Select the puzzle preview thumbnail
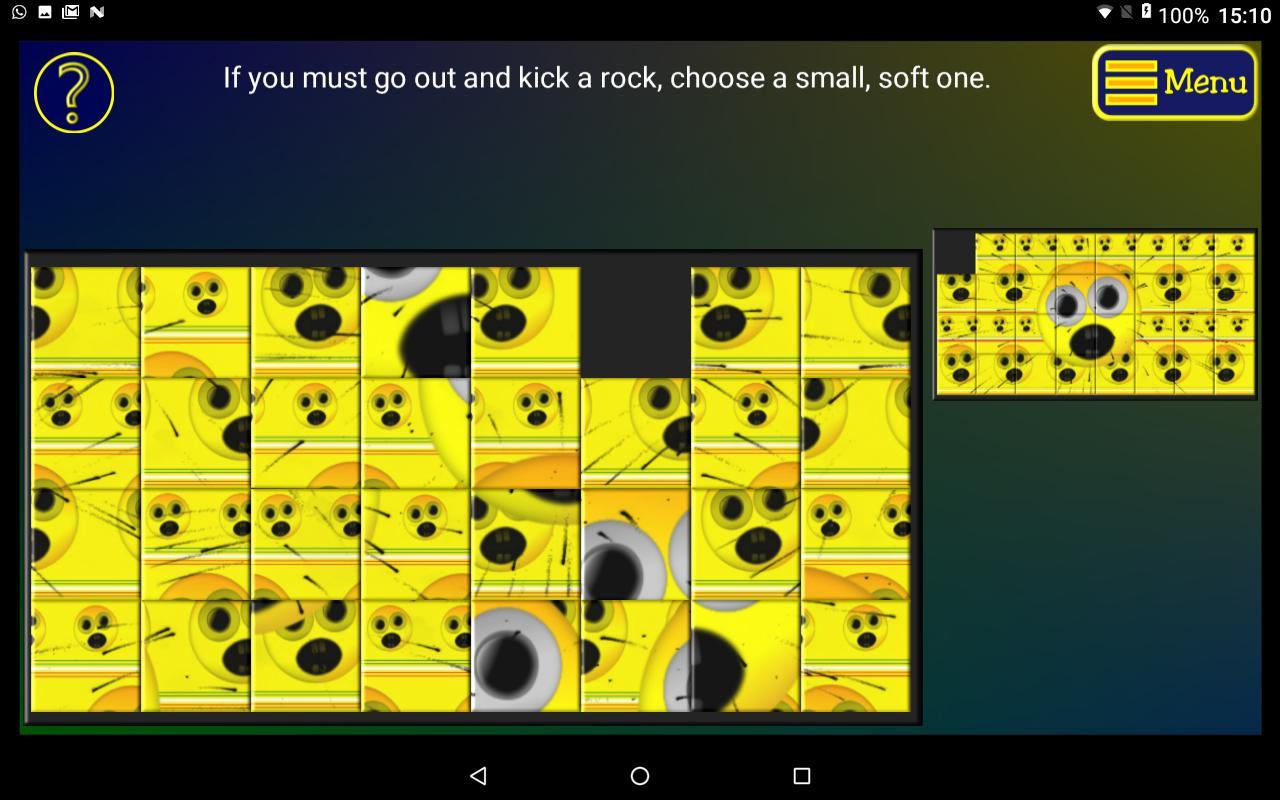This screenshot has width=1280, height=800. click(x=1094, y=312)
